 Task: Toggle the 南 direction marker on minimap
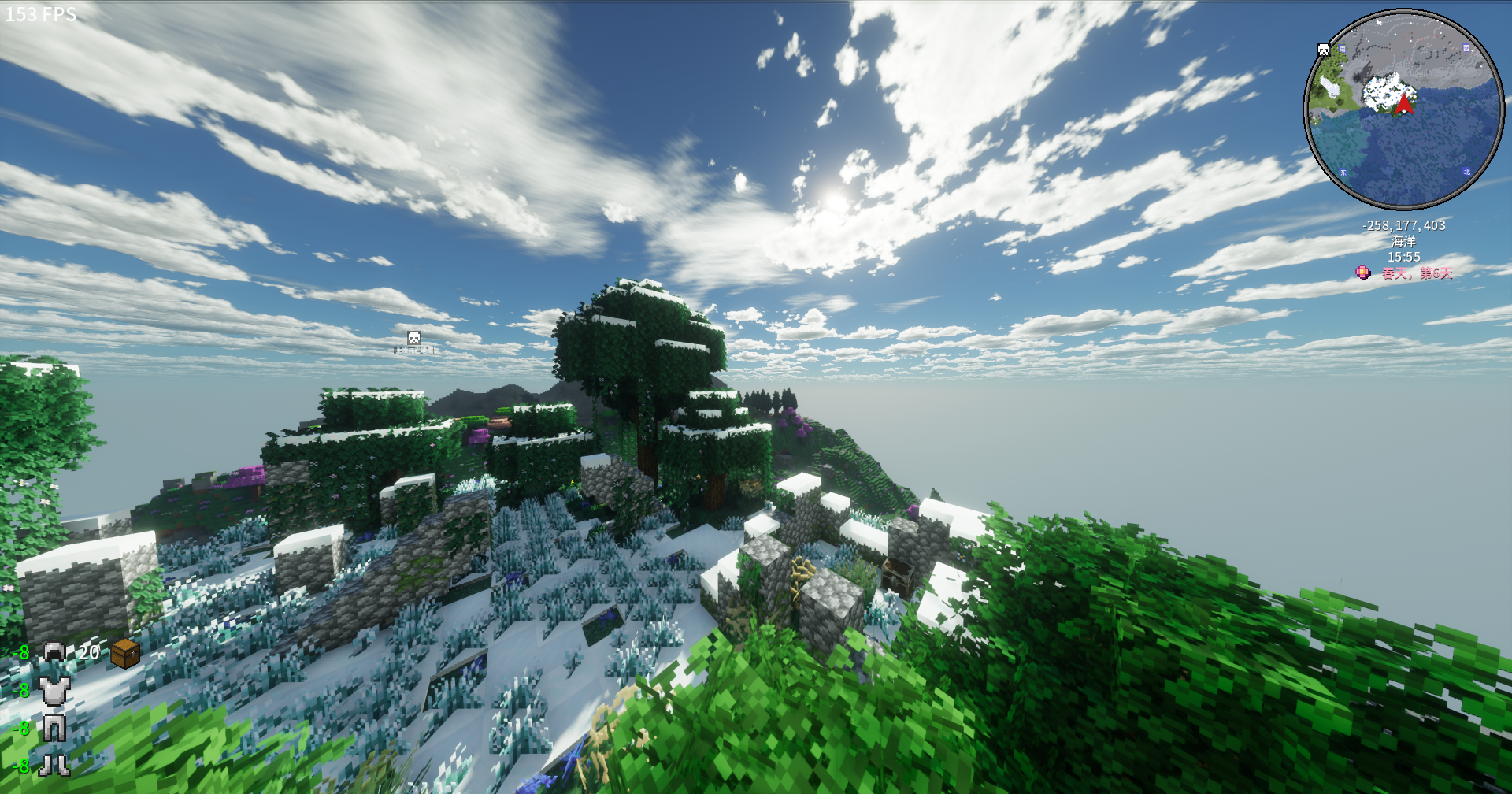[x=1343, y=49]
